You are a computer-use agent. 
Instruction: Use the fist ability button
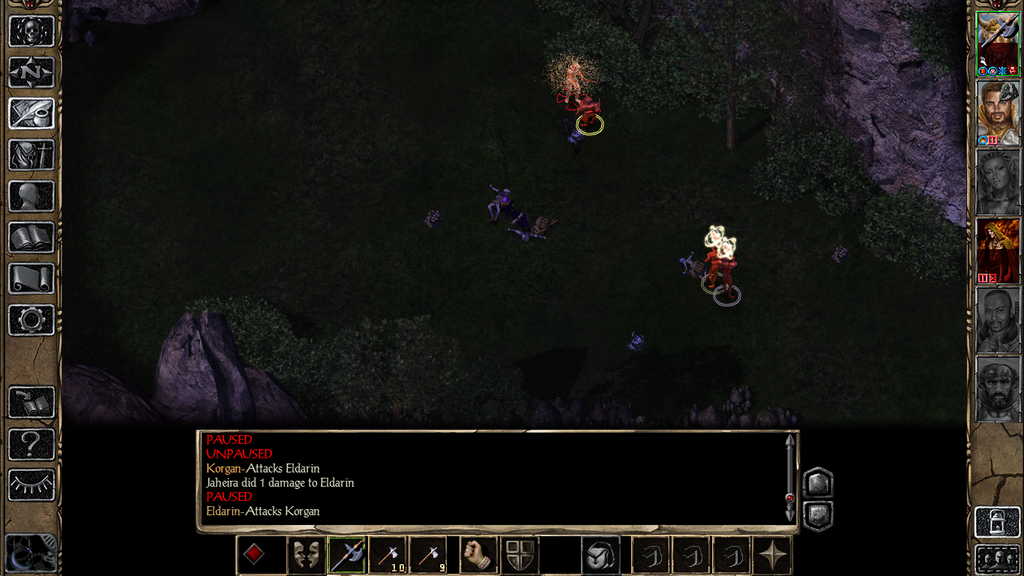479,555
